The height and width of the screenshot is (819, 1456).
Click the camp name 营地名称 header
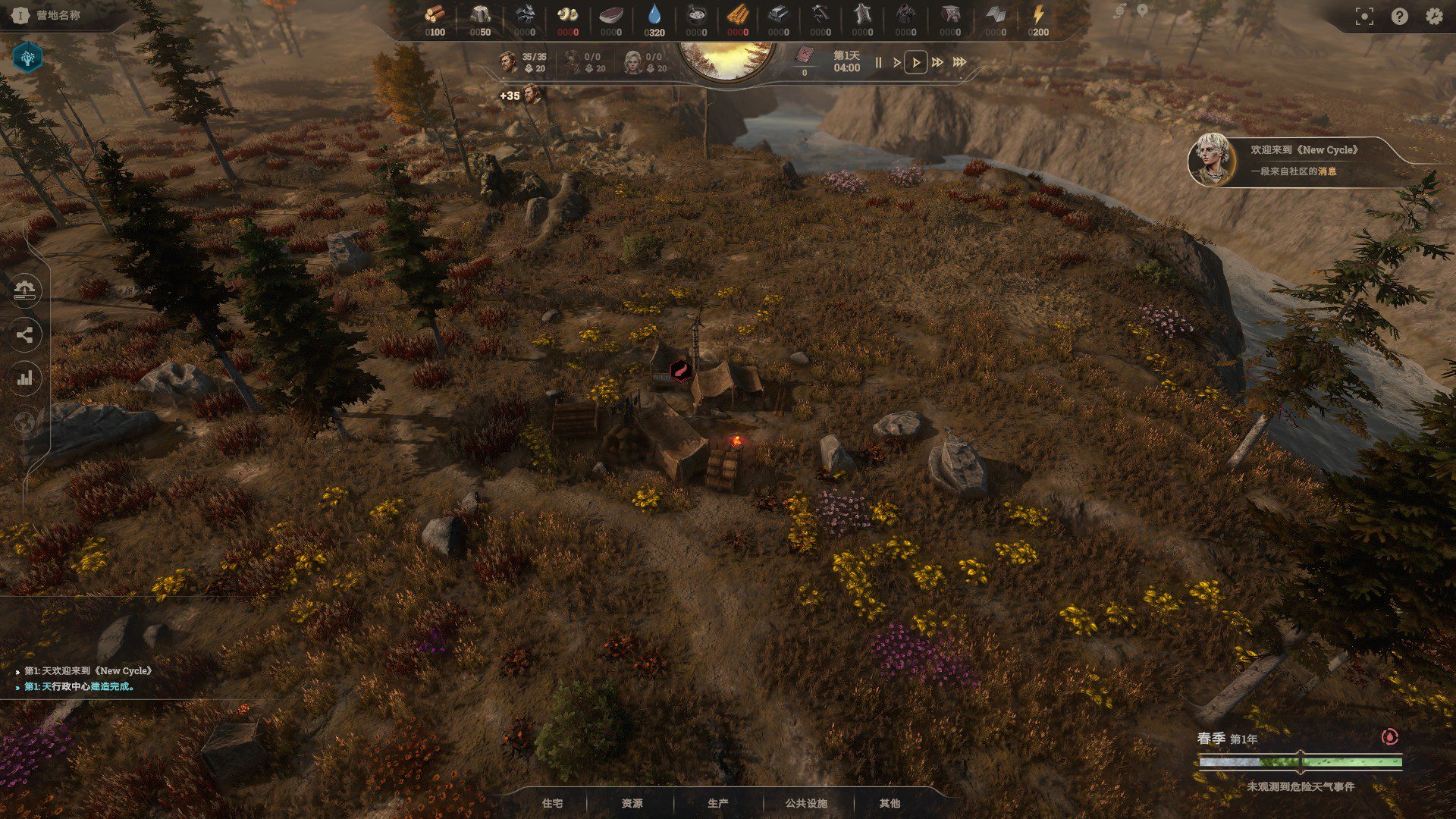(58, 15)
